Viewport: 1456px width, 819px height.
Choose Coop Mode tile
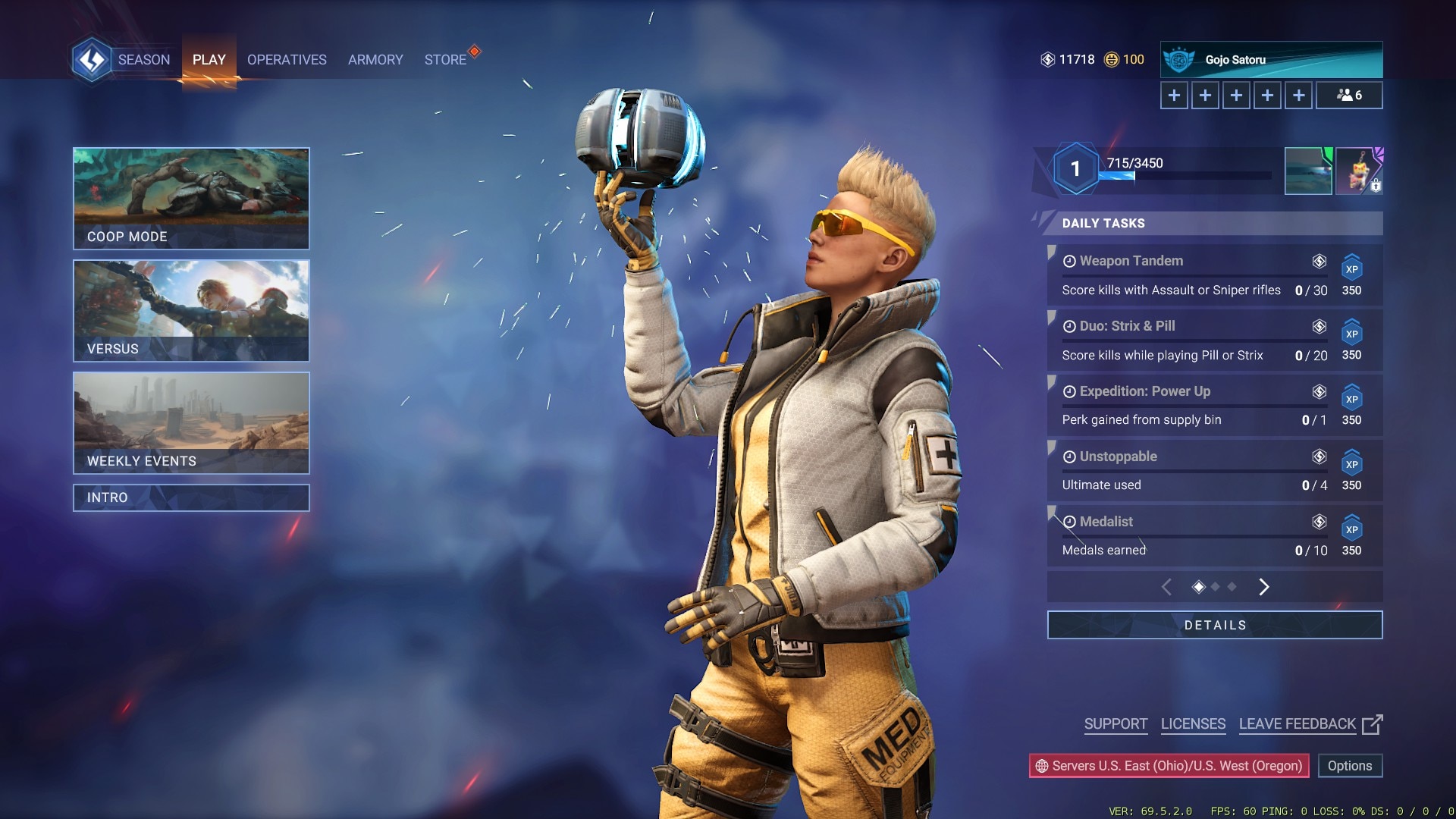pyautogui.click(x=191, y=198)
